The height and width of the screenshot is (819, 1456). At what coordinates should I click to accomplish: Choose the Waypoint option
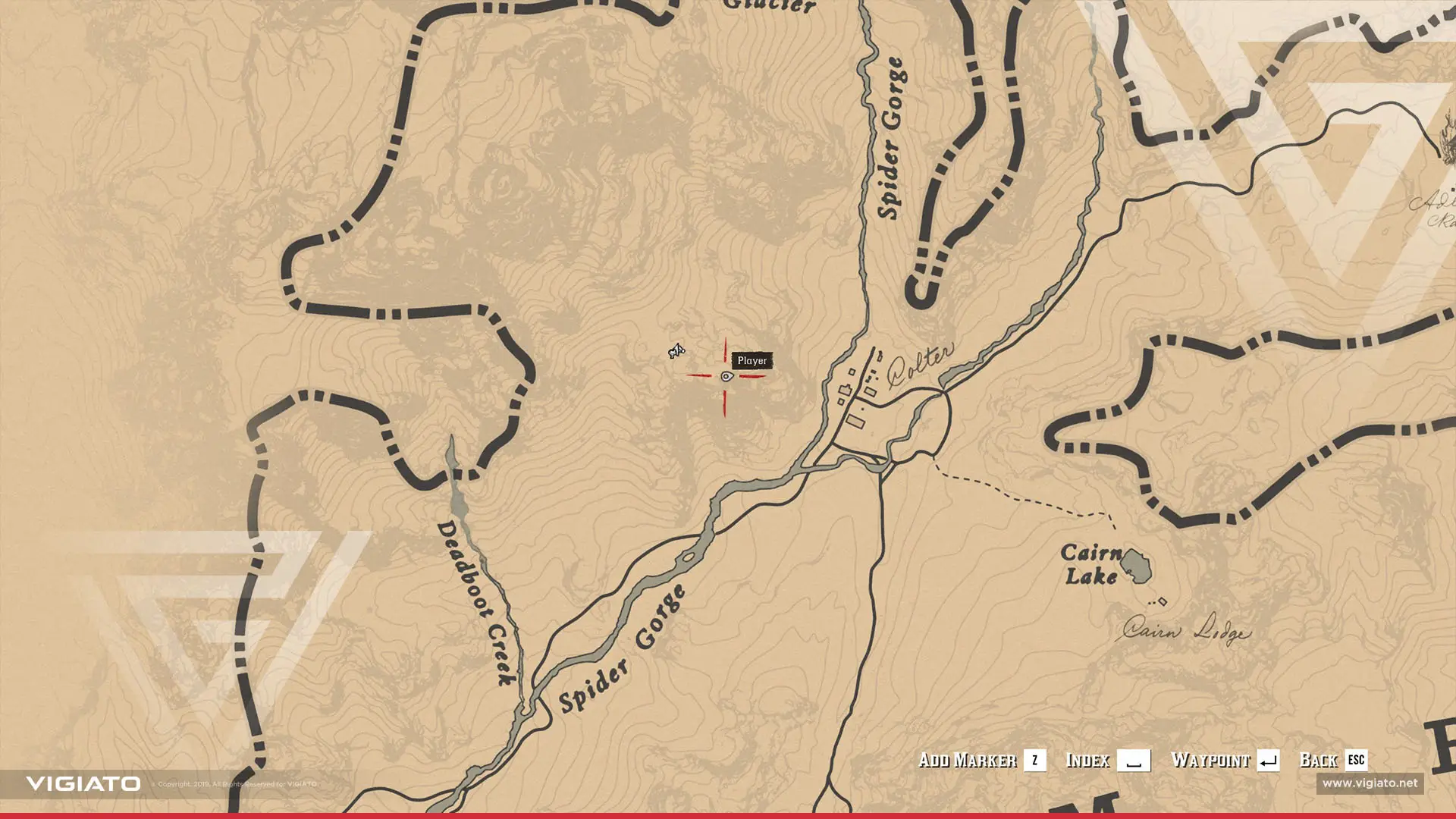point(1224,760)
